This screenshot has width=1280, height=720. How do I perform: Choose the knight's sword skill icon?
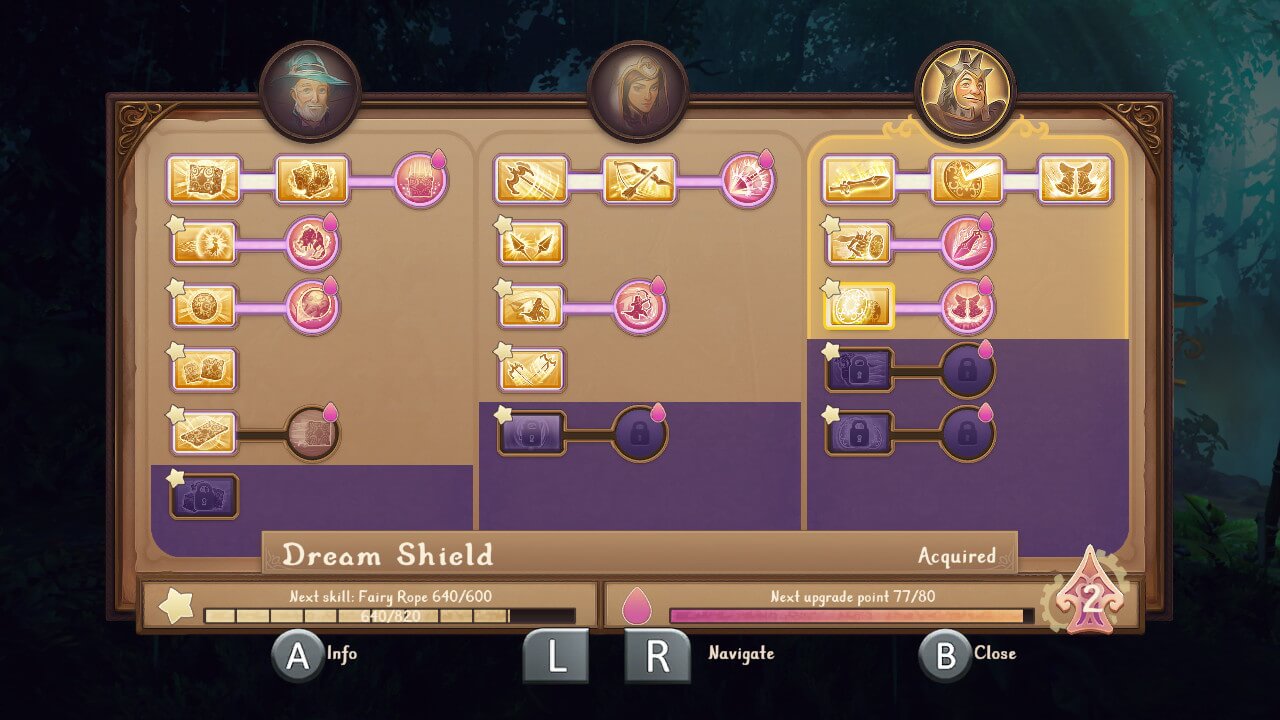click(859, 180)
